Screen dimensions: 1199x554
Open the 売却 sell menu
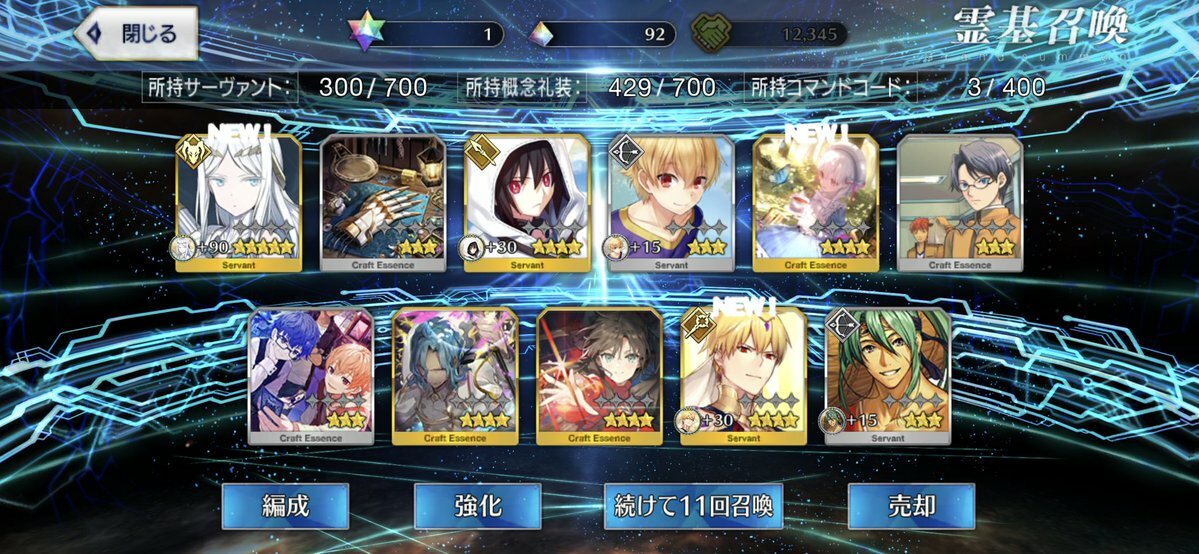[x=911, y=506]
